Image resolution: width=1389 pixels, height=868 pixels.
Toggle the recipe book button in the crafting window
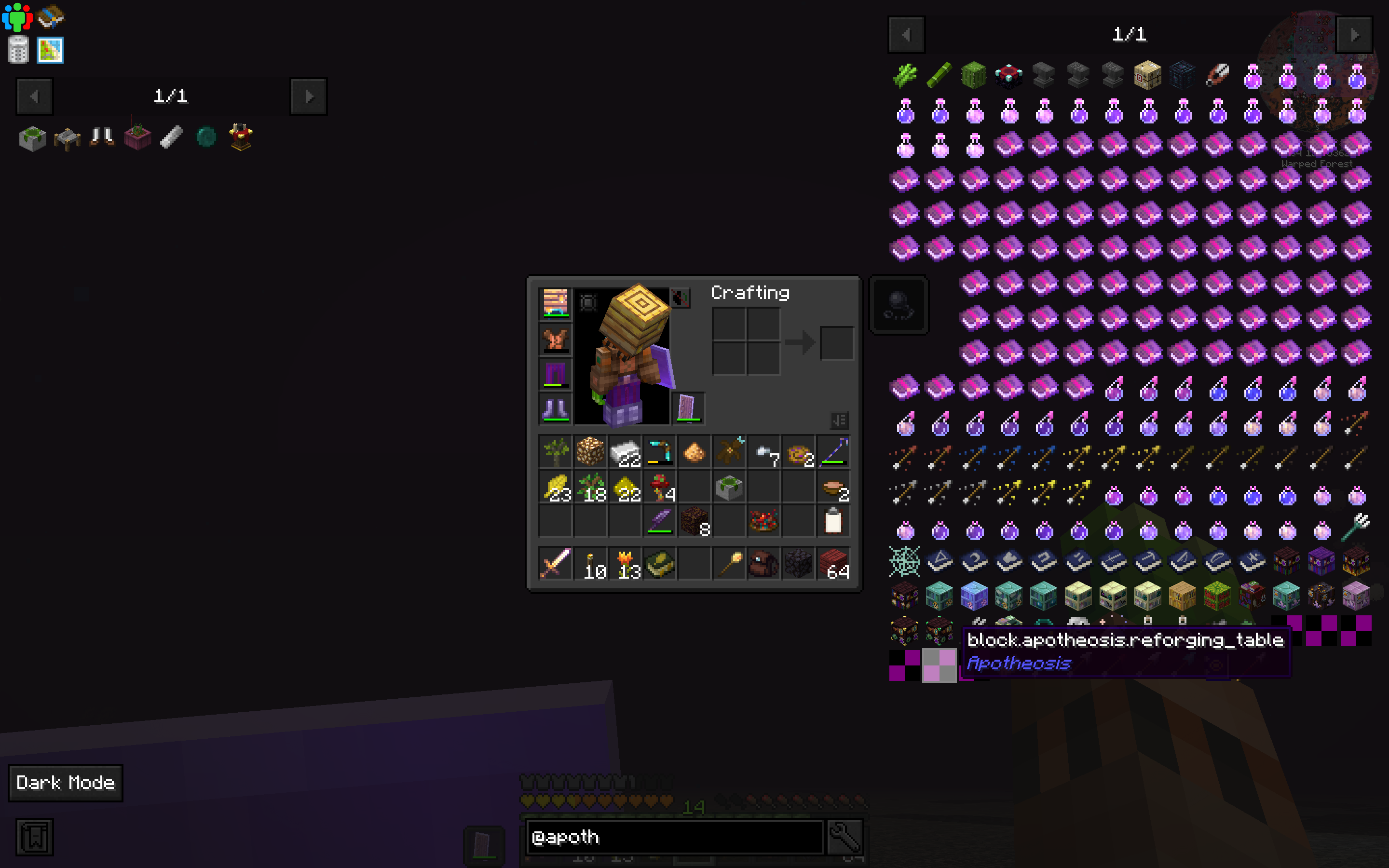pyautogui.click(x=840, y=420)
